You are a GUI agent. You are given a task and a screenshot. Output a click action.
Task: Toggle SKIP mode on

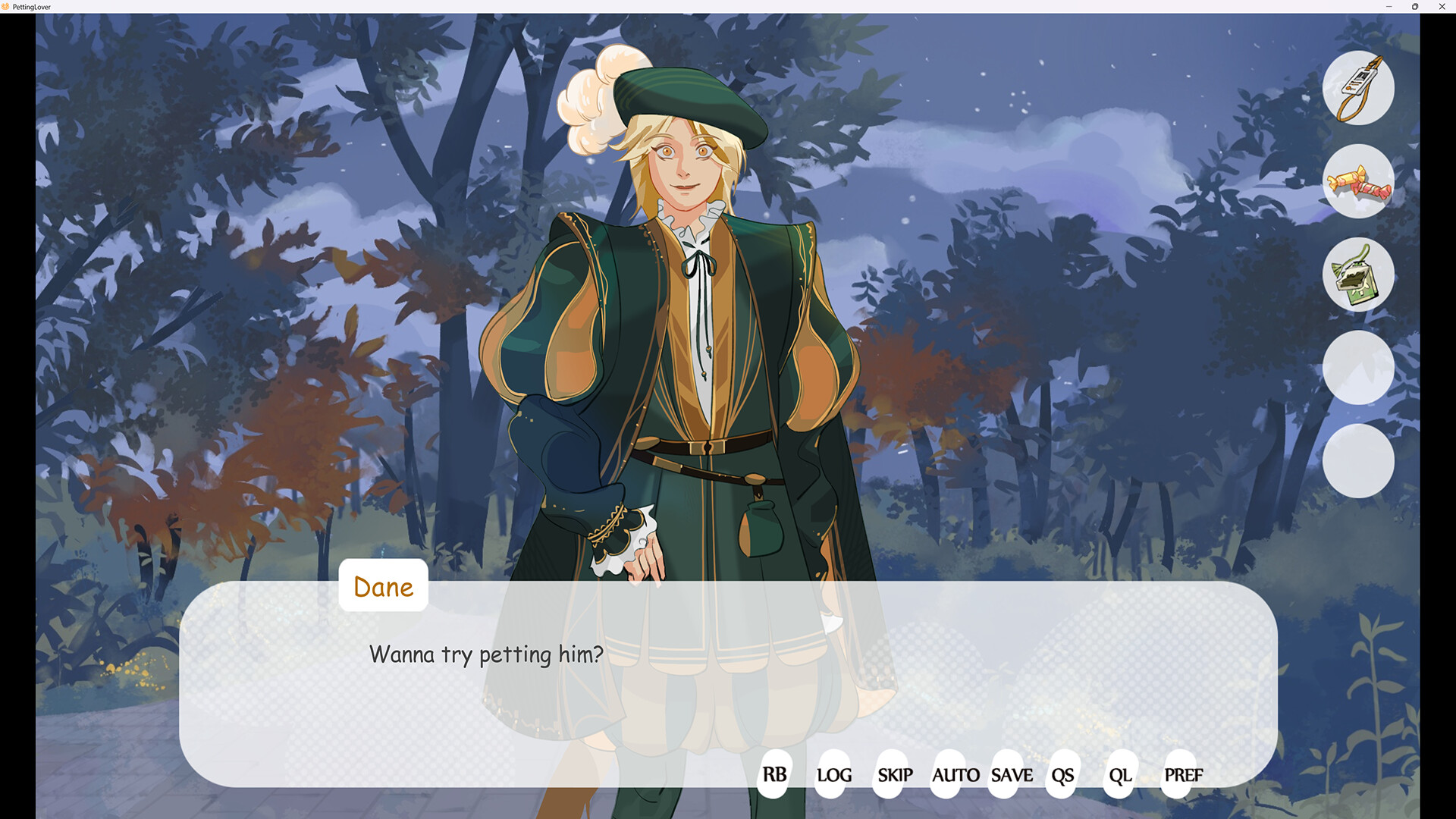895,776
